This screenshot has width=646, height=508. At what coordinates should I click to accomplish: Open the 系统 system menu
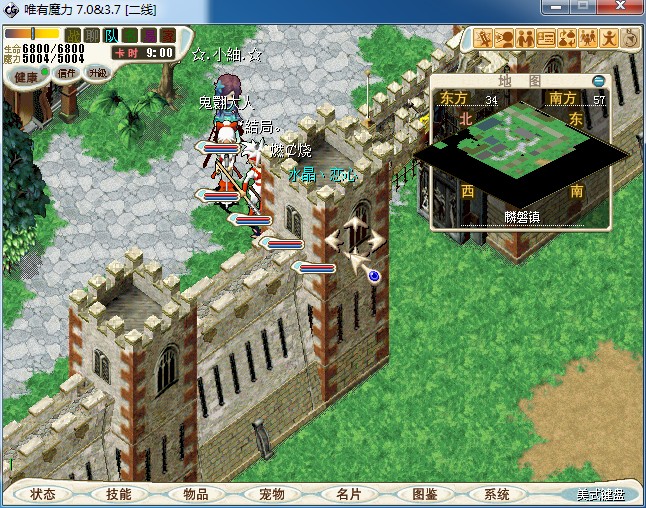click(497, 494)
